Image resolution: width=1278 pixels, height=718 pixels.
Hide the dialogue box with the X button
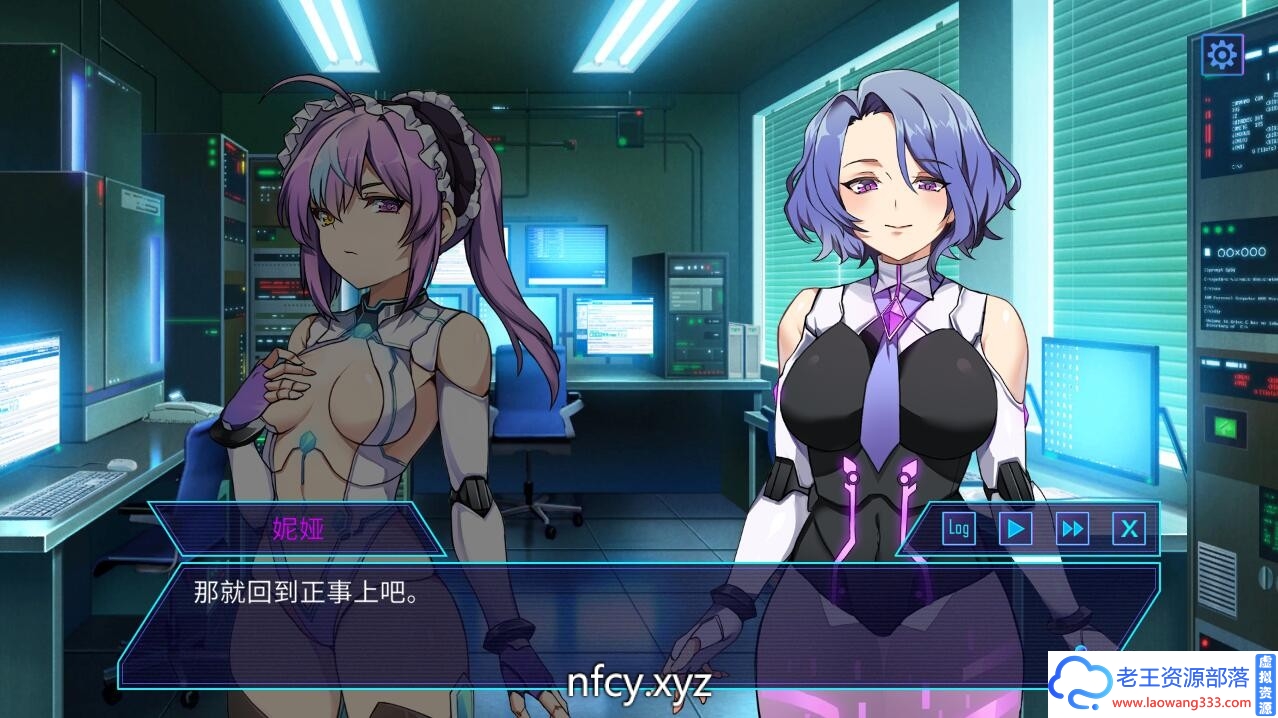point(1129,528)
